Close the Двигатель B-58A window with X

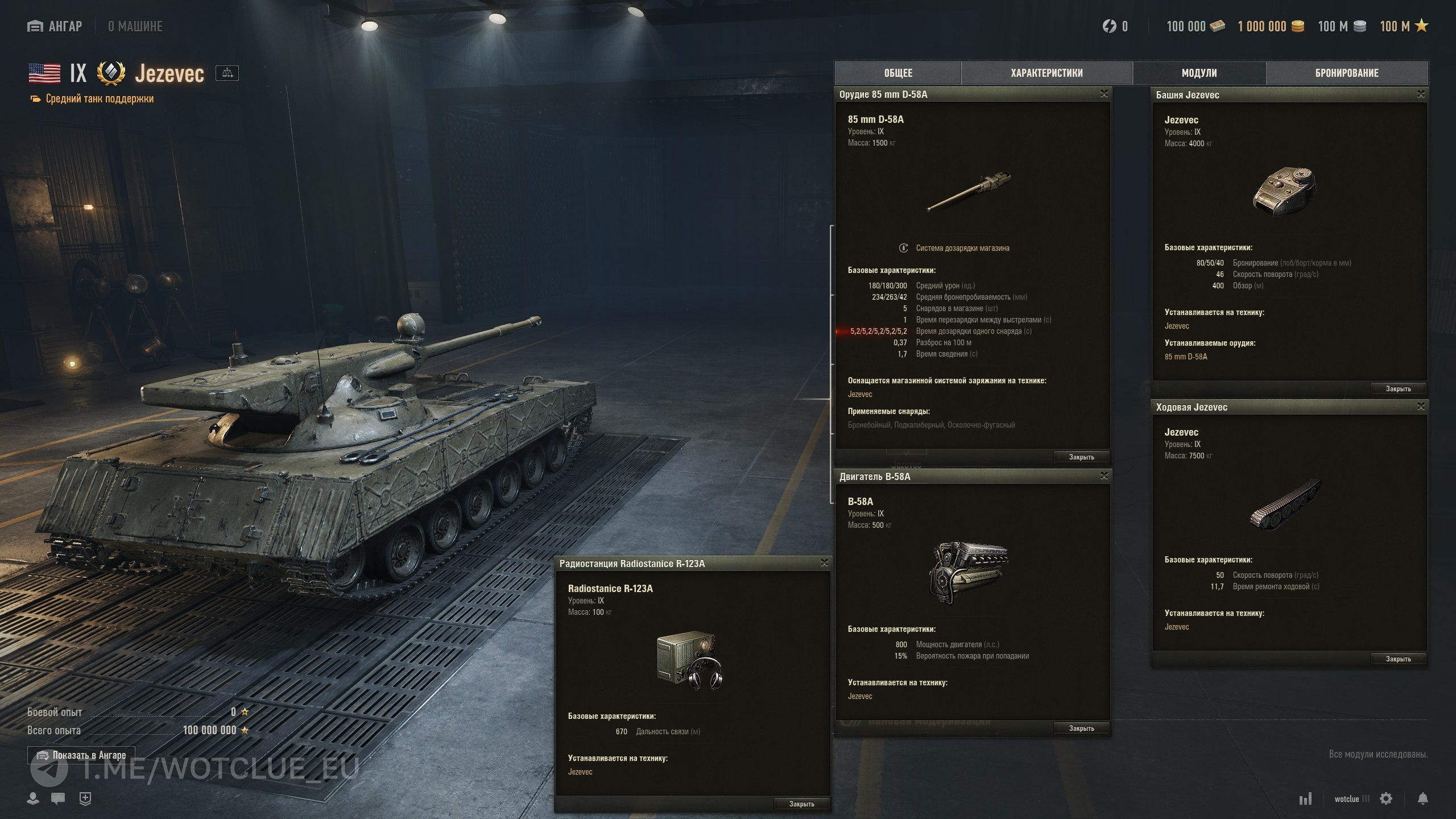[x=1104, y=475]
